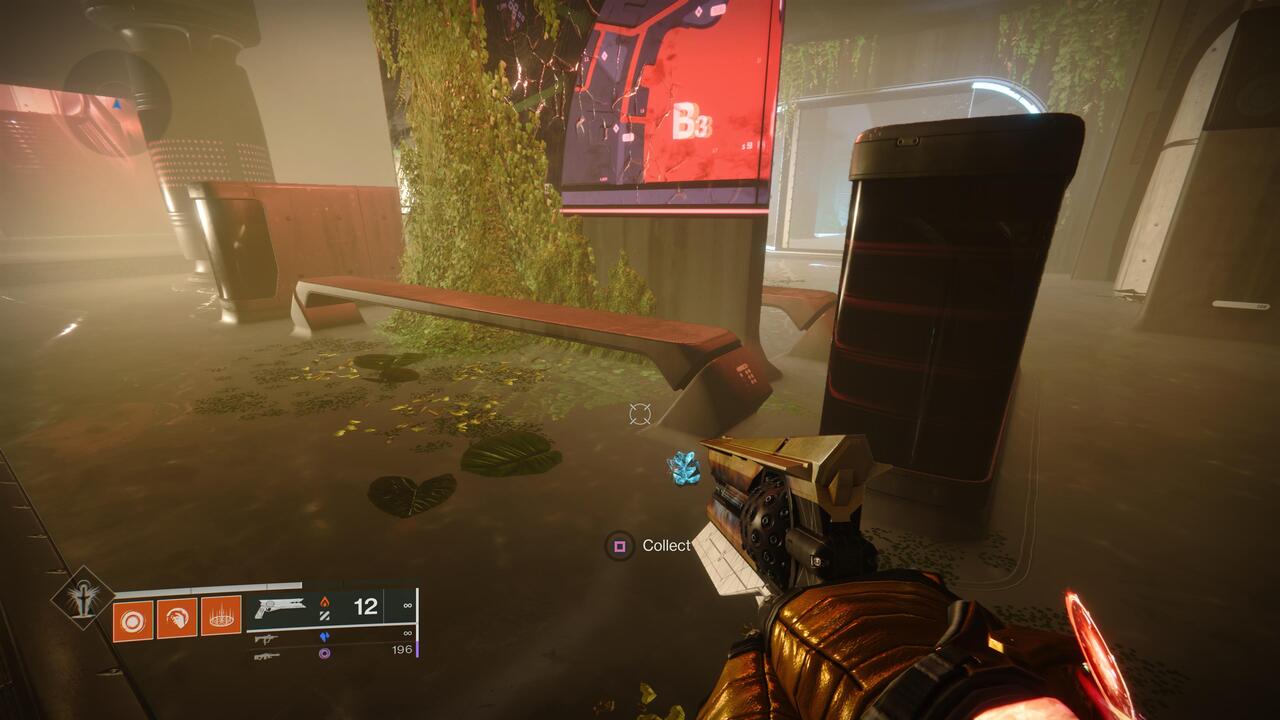Select the hand cannon weapon icon

coord(280,606)
